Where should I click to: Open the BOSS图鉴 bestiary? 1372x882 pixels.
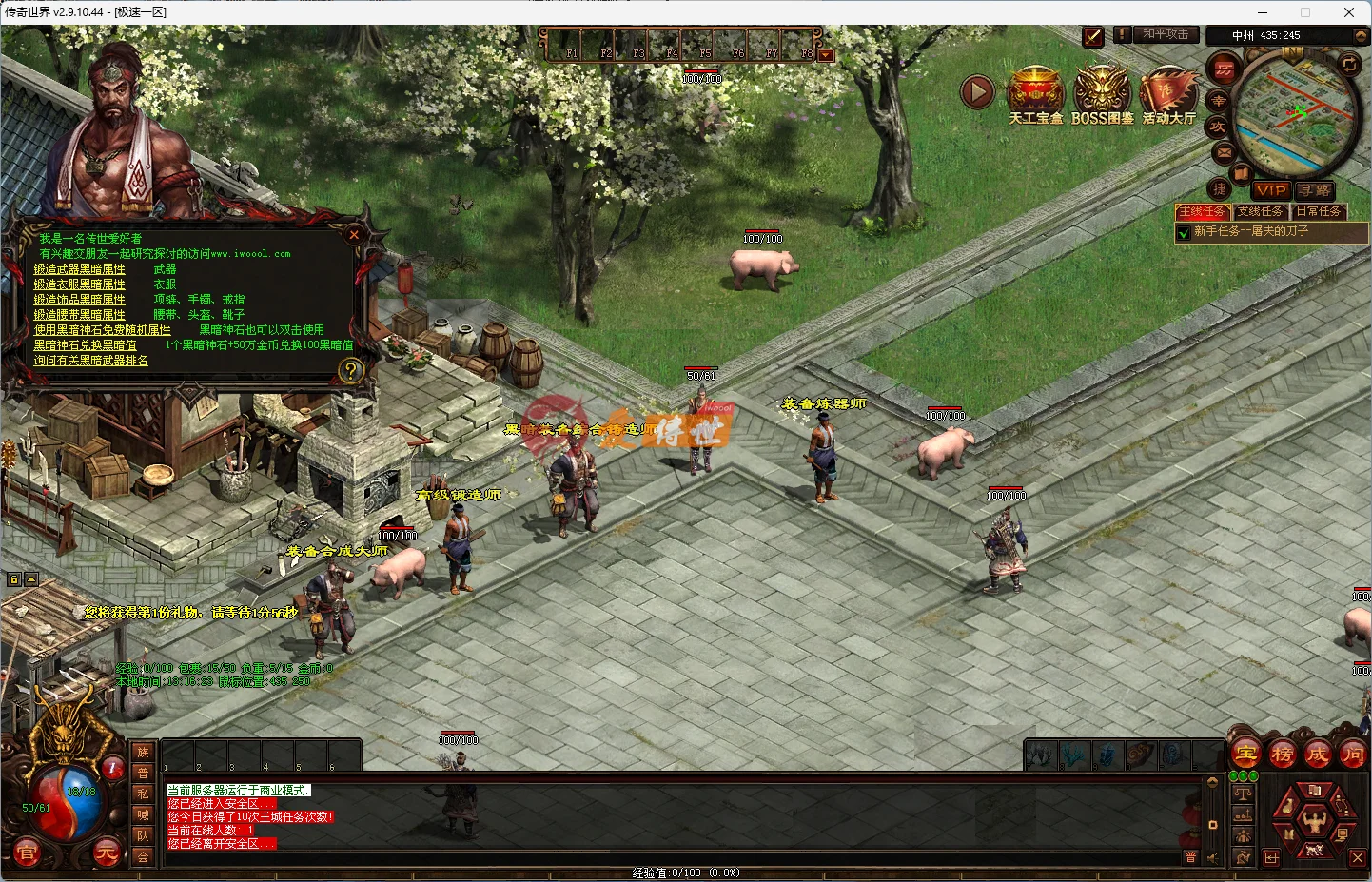coord(1102,90)
